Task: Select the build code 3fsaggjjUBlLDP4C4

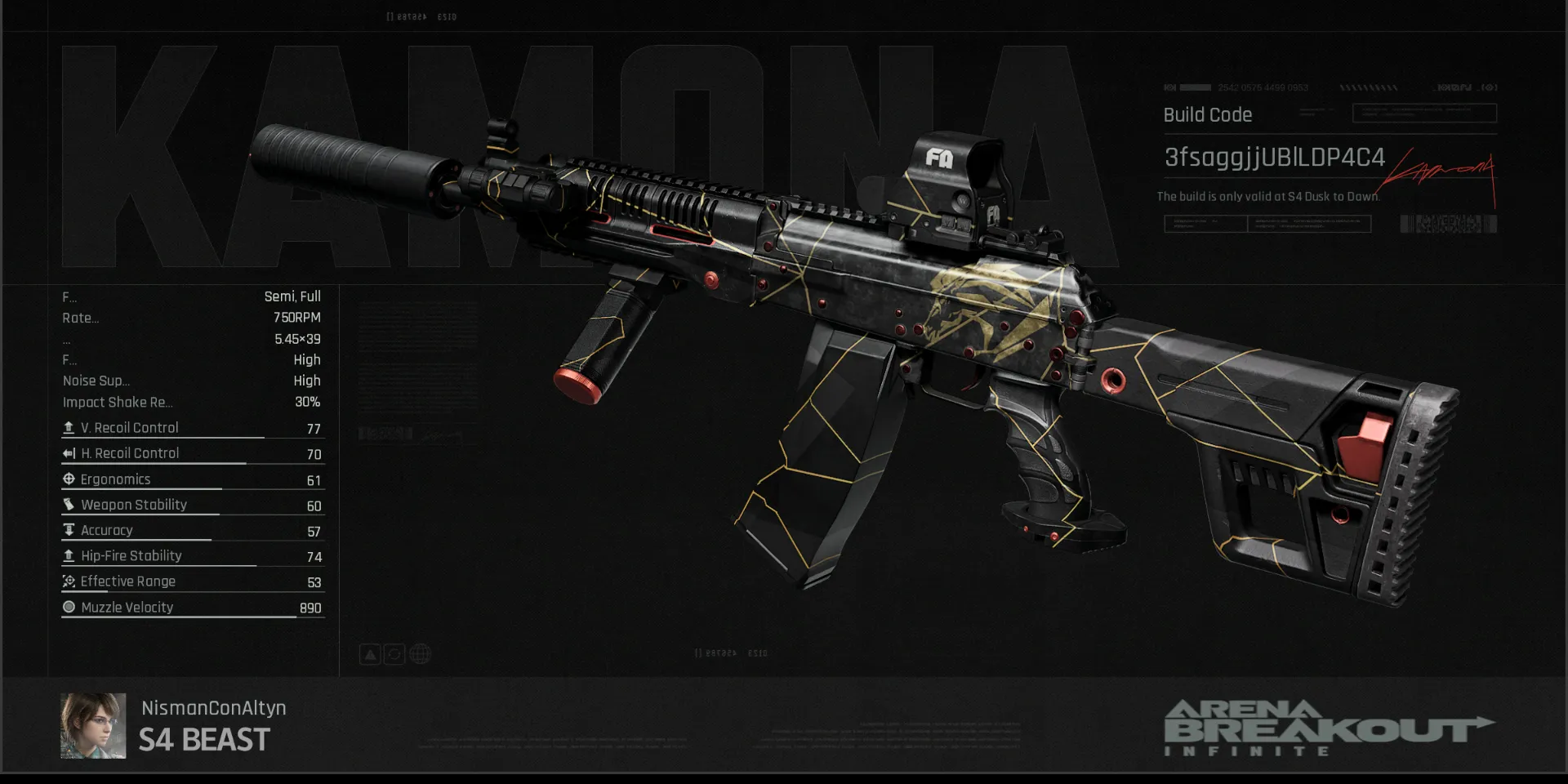Action: coord(1274,157)
